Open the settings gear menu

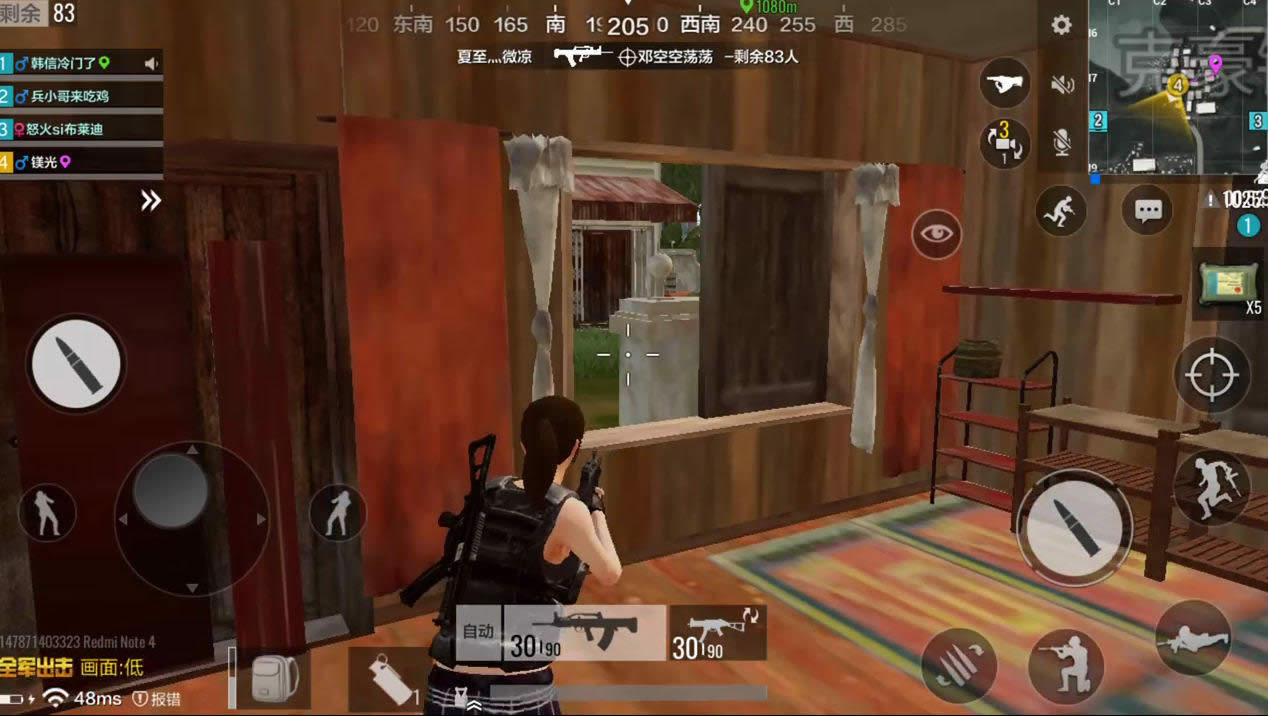point(1061,26)
